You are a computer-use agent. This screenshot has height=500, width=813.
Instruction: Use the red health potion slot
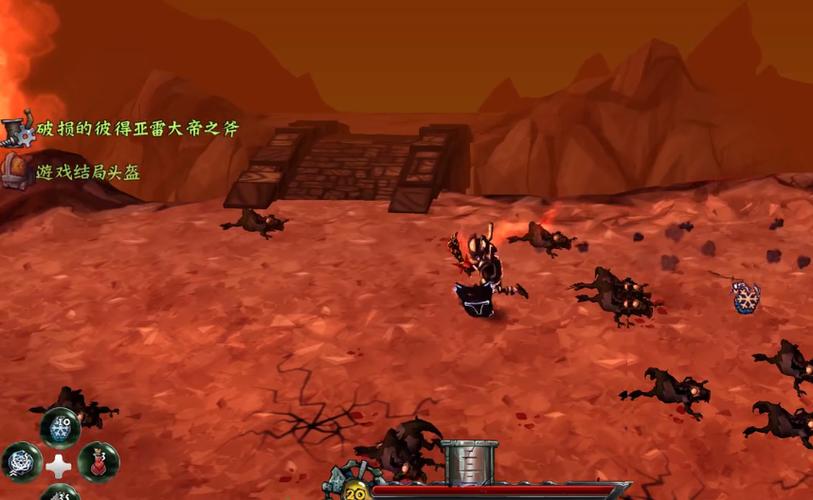click(98, 462)
